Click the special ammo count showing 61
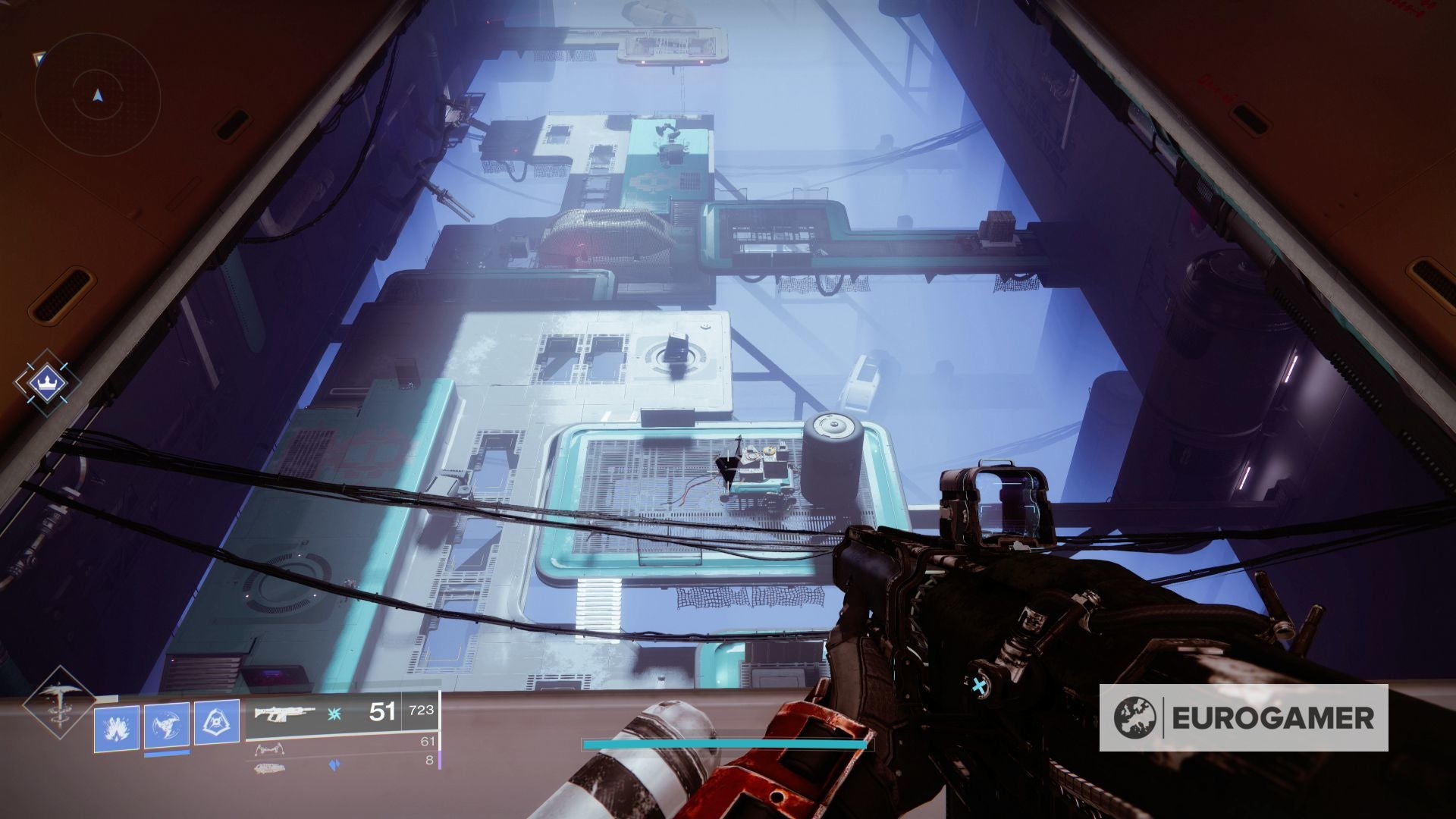Screen dimensions: 1456x819 point(428,742)
